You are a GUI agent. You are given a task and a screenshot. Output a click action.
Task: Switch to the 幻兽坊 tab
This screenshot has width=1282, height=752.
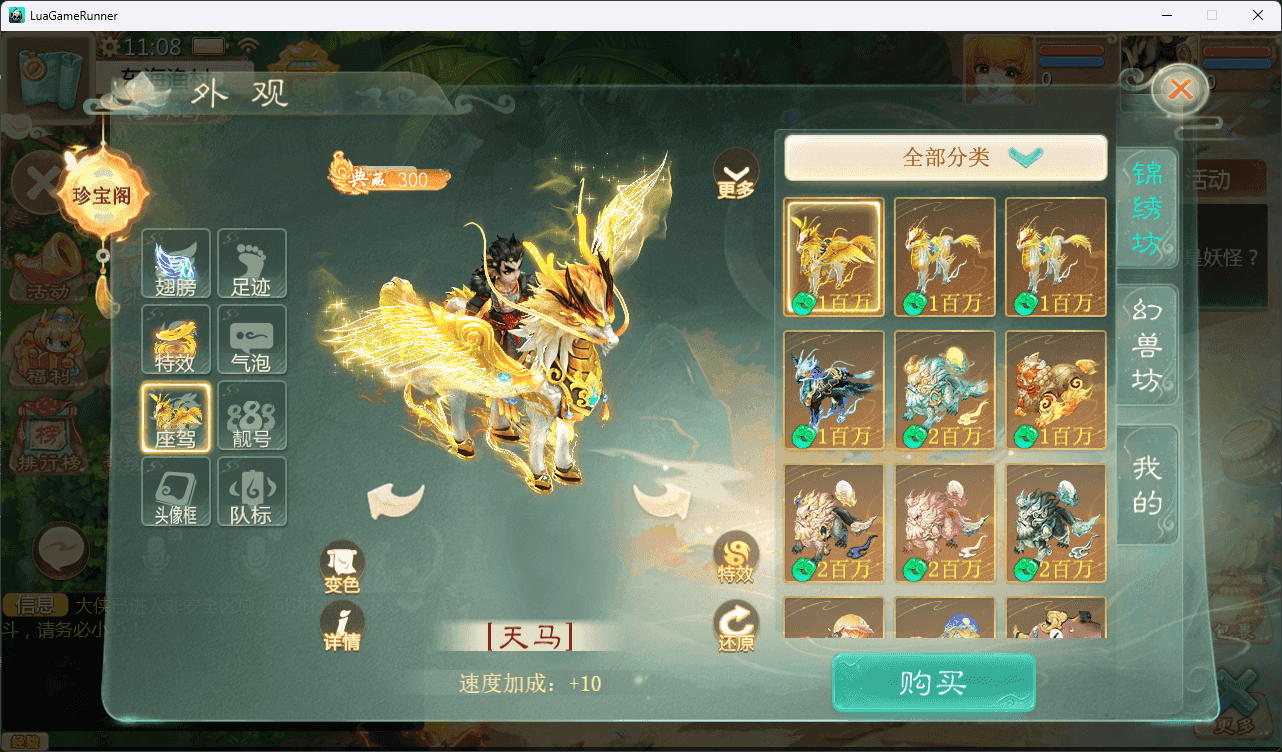(x=1146, y=346)
